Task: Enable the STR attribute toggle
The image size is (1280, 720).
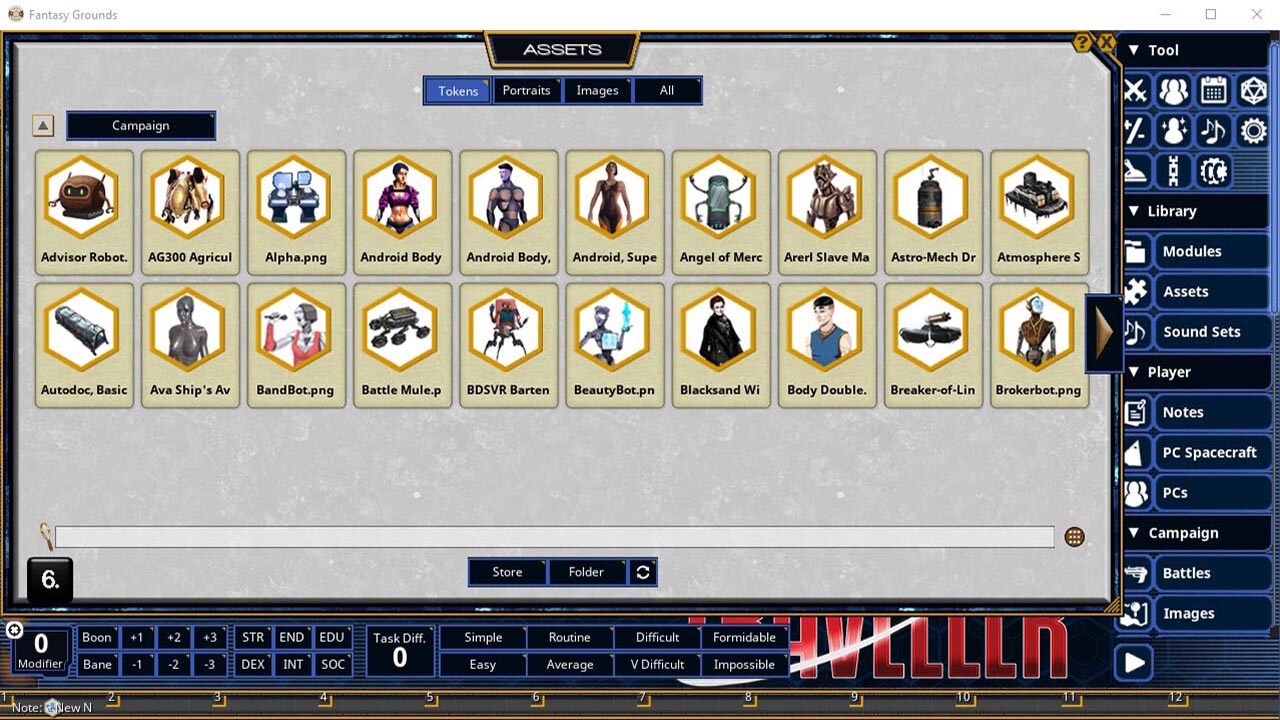Action: [x=252, y=637]
